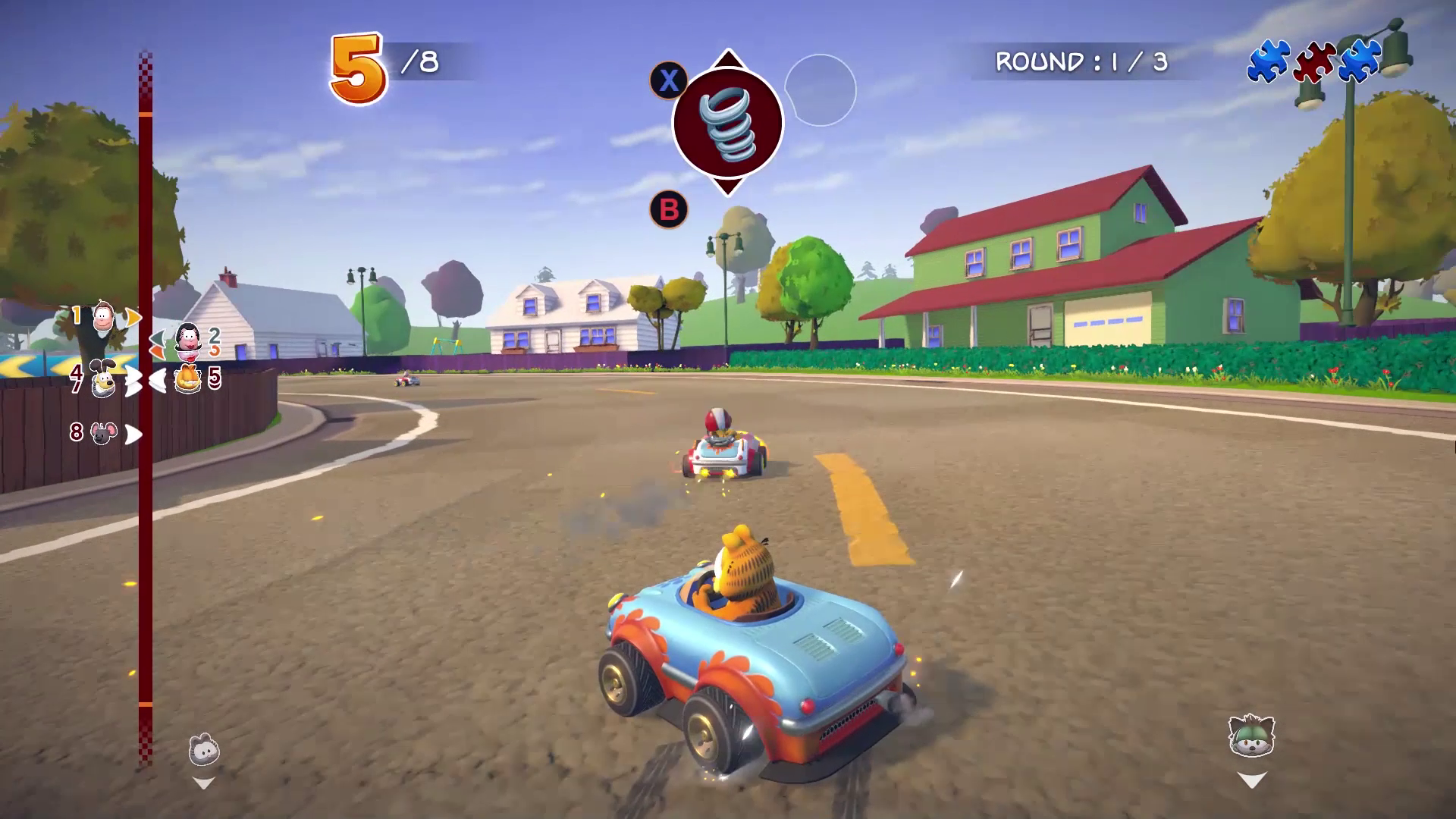The image size is (1456, 819).
Task: Select Garfield's marker on the race tracker
Action: 188,378
